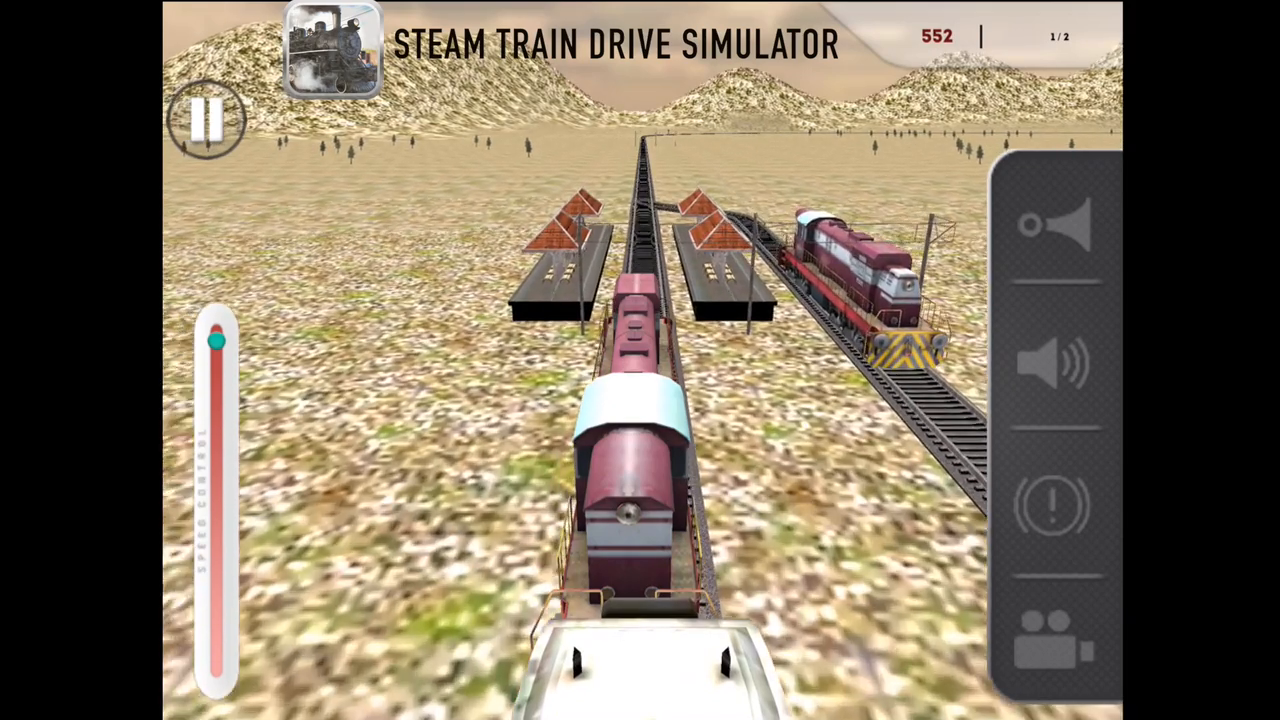This screenshot has width=1280, height=720.
Task: Select the Steam Train Drive Simulator title
Action: coord(616,44)
